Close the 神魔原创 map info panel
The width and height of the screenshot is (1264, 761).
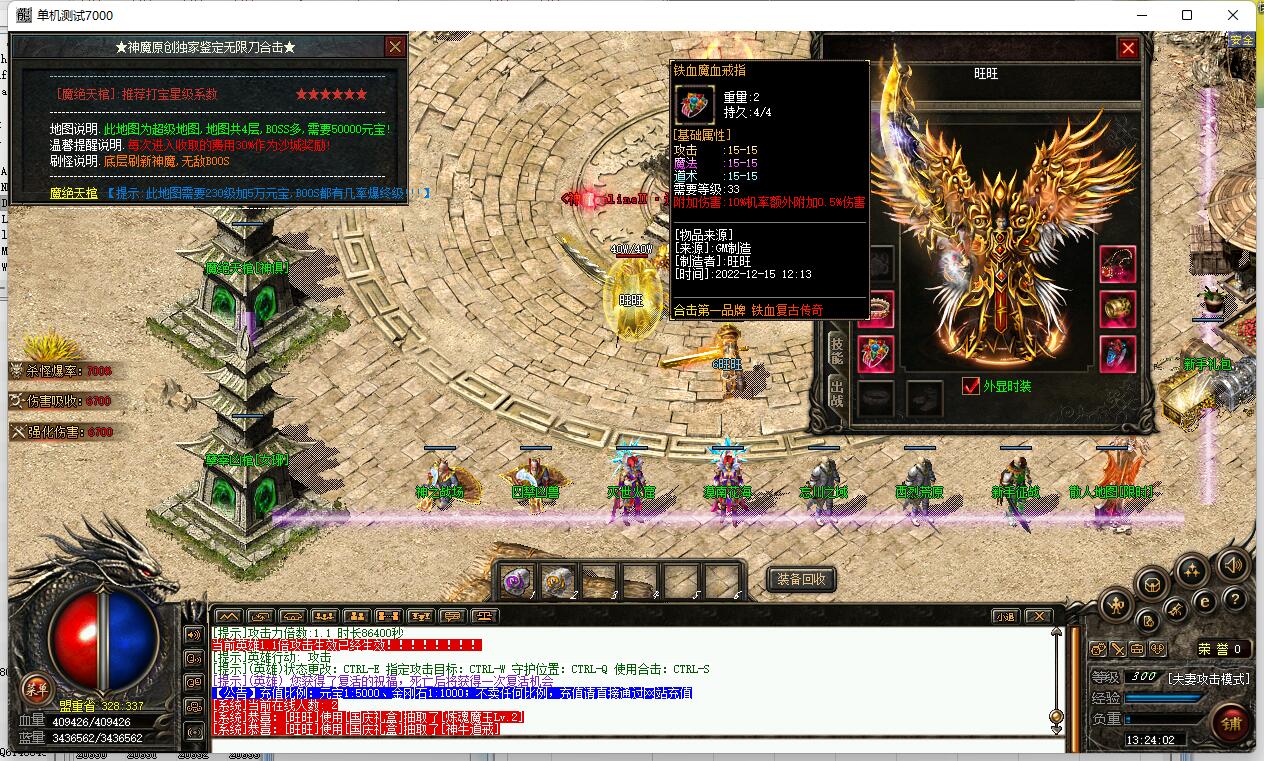[x=395, y=47]
